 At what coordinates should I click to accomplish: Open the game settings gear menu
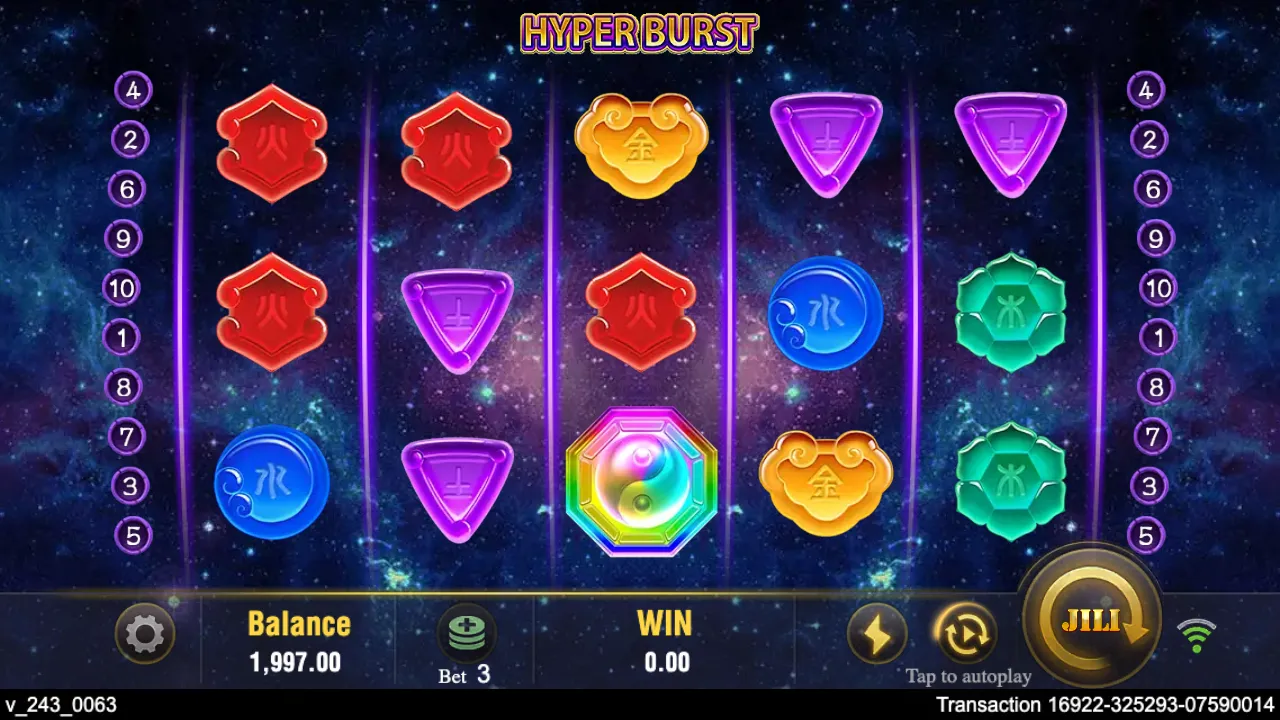click(x=145, y=634)
